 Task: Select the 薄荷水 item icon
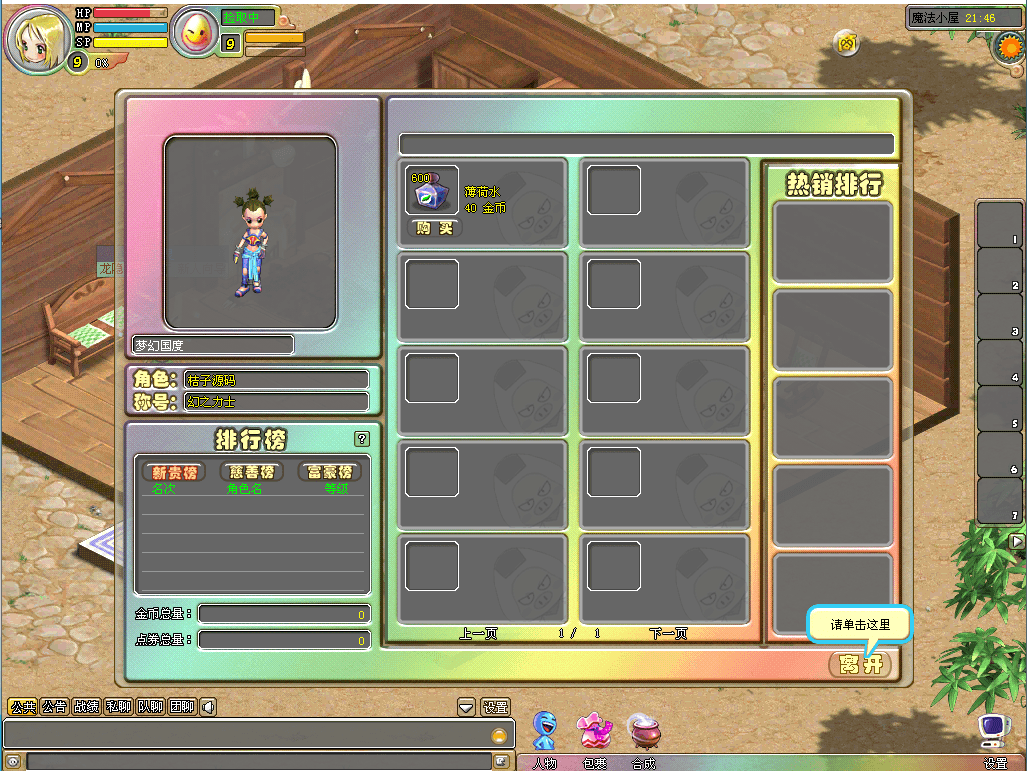click(x=432, y=190)
